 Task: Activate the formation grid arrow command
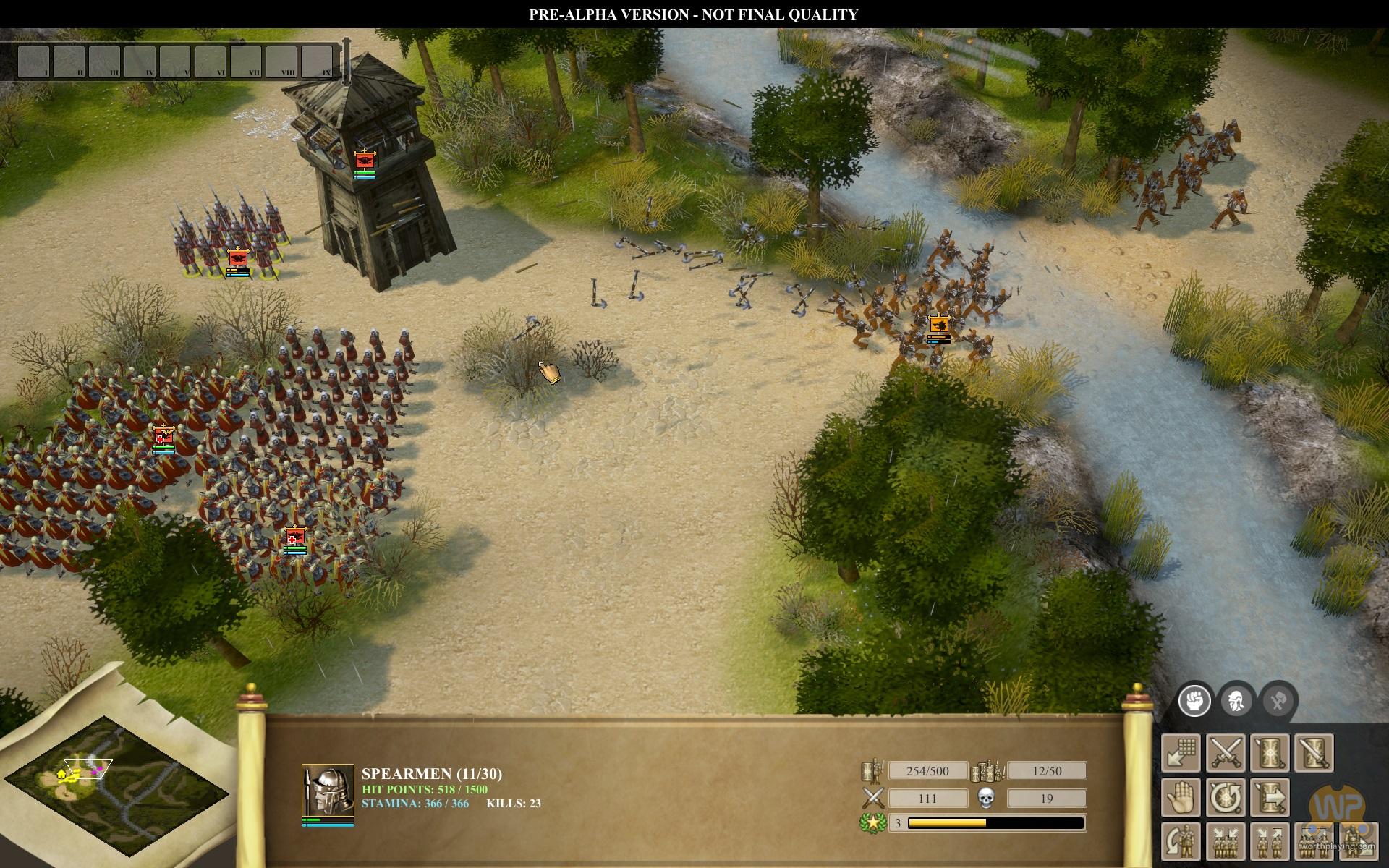[1182, 753]
